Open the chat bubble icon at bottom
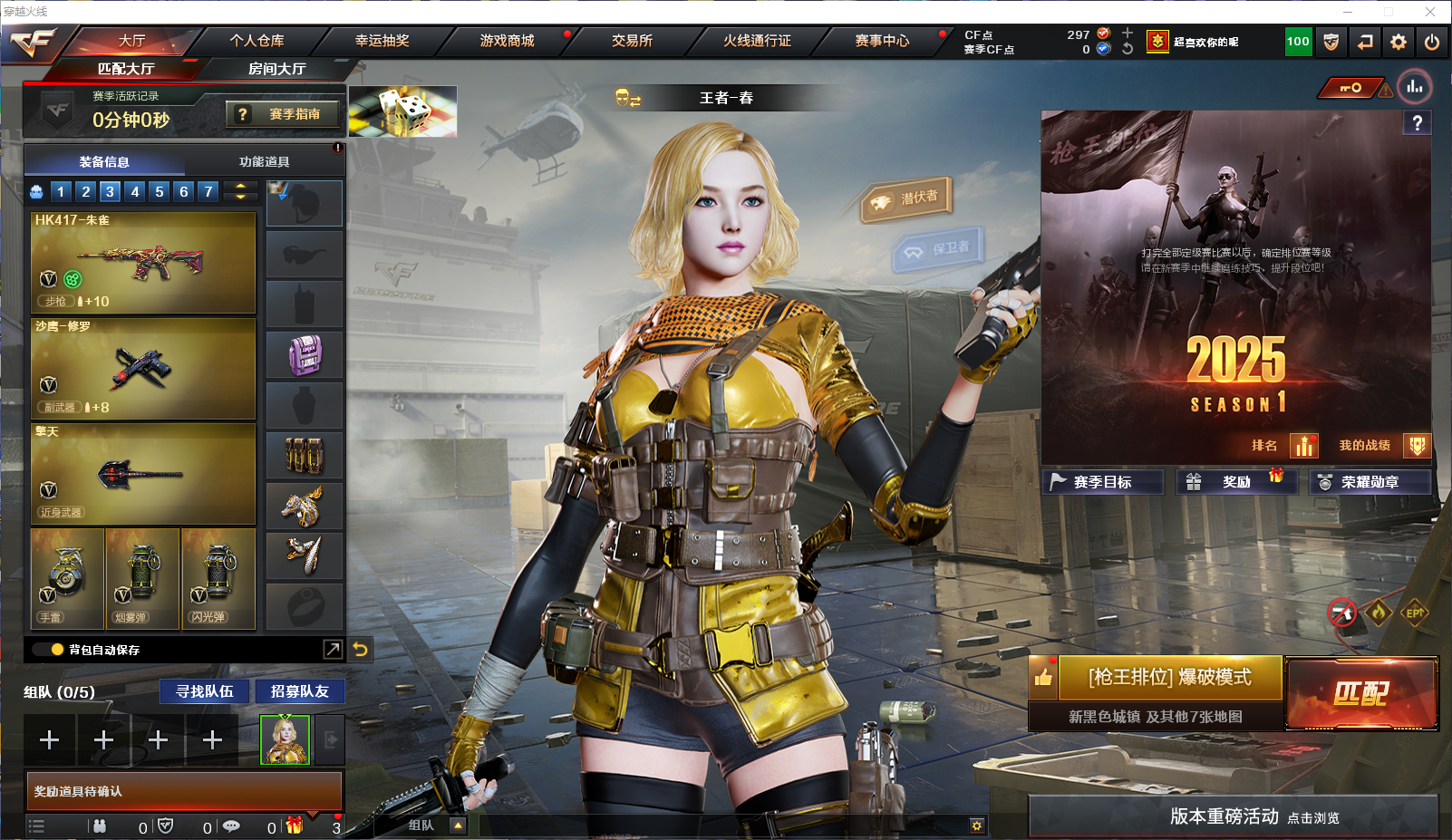Screen dimensions: 1452x840 [x=232, y=826]
